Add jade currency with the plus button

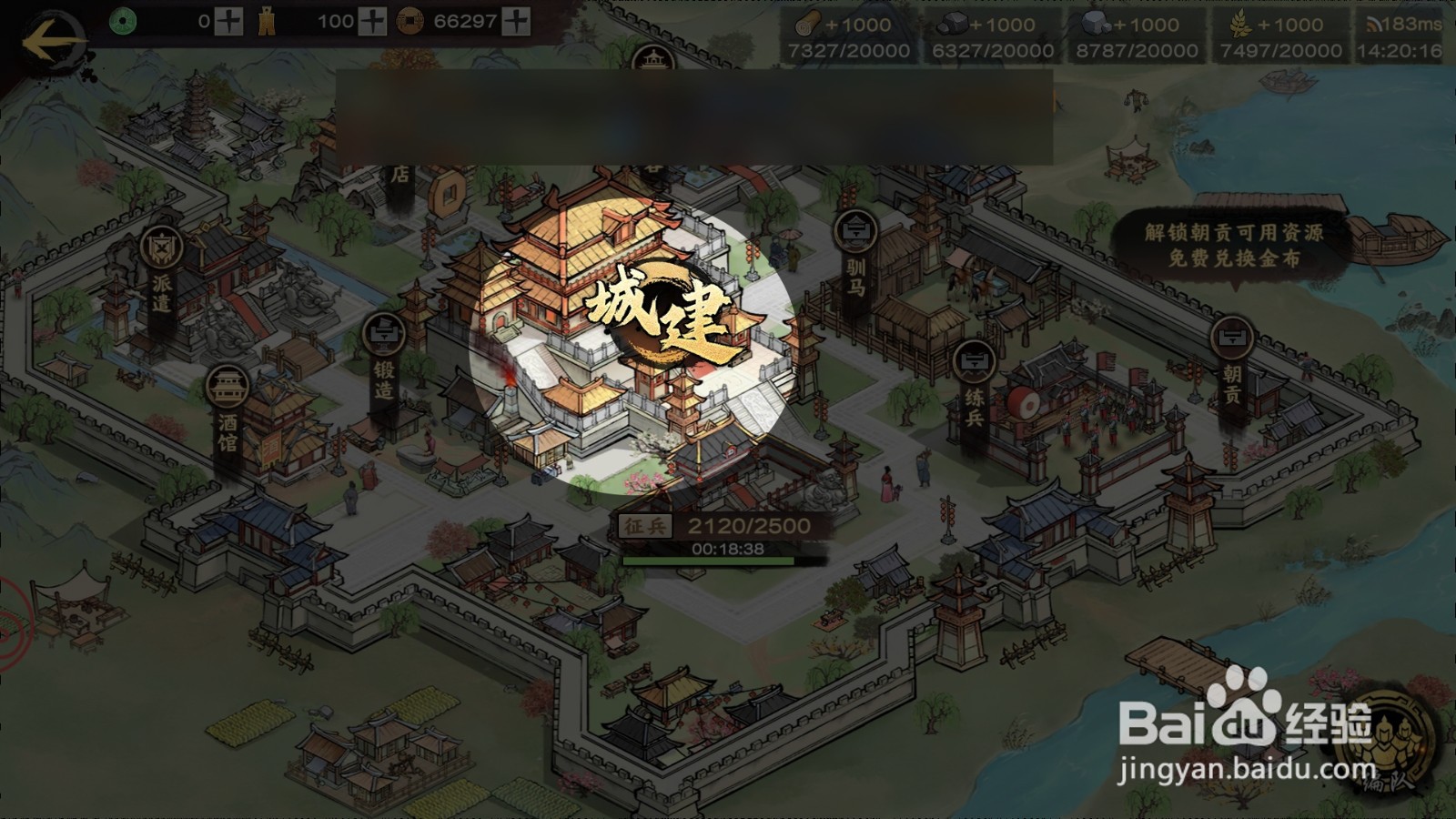point(227,22)
